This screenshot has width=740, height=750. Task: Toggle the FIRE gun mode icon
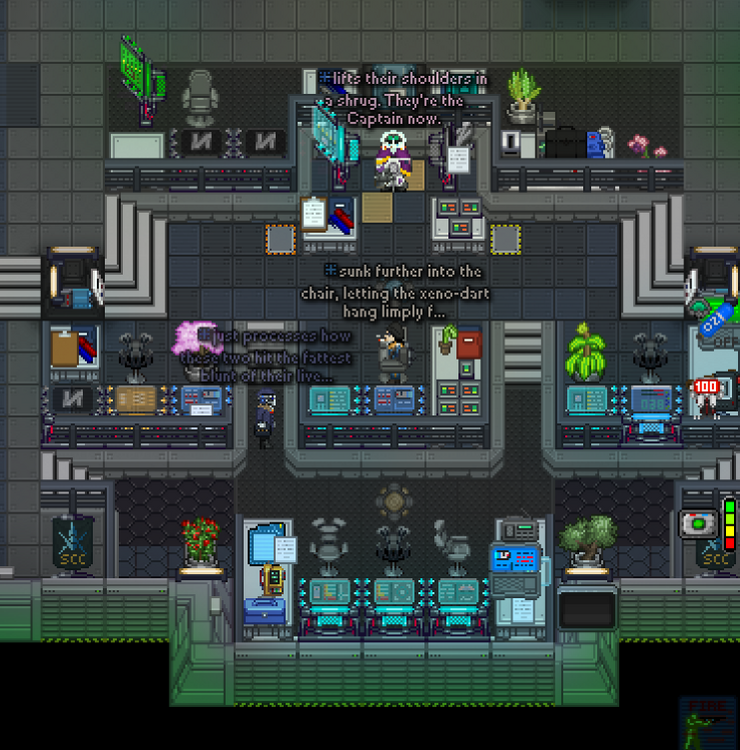(x=707, y=720)
